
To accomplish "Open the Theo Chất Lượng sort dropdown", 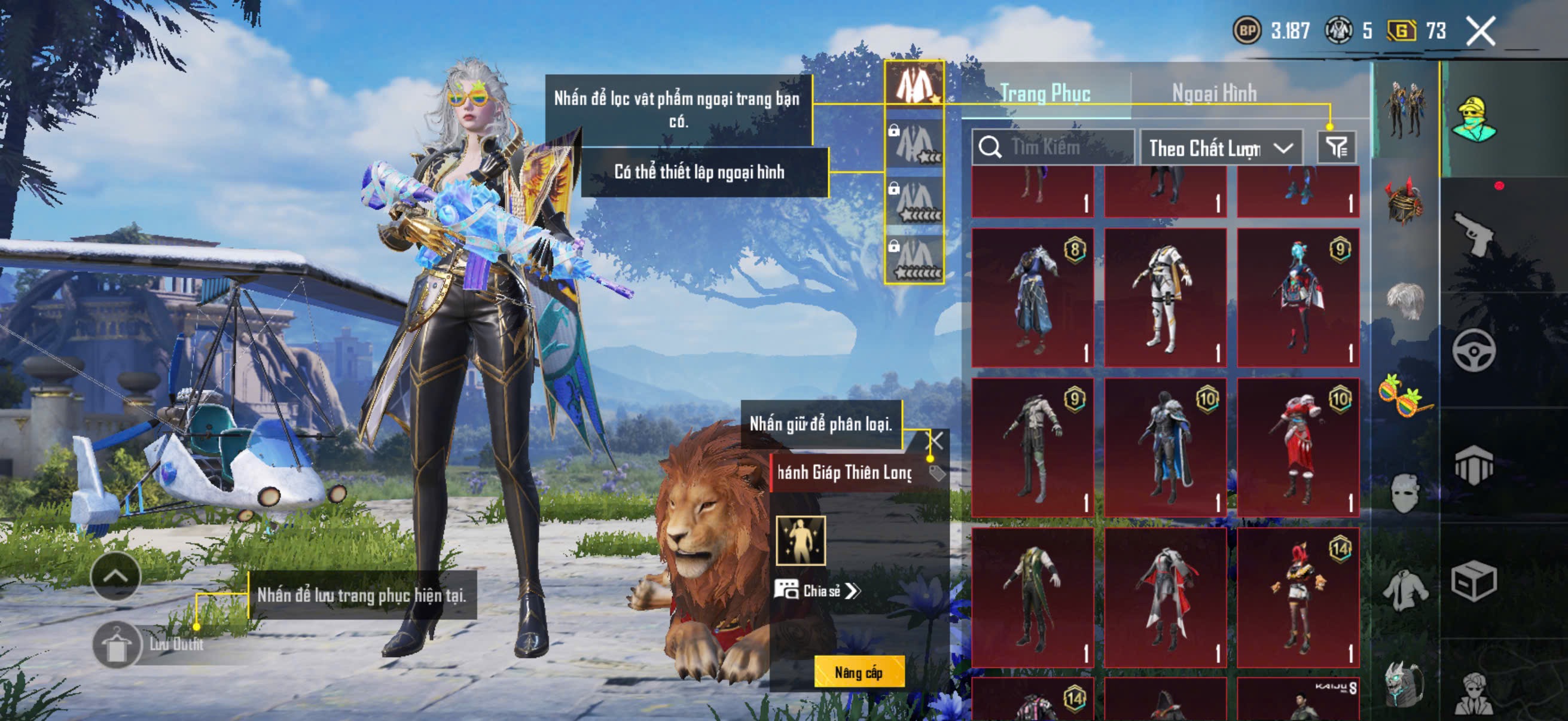I will coord(1221,148).
